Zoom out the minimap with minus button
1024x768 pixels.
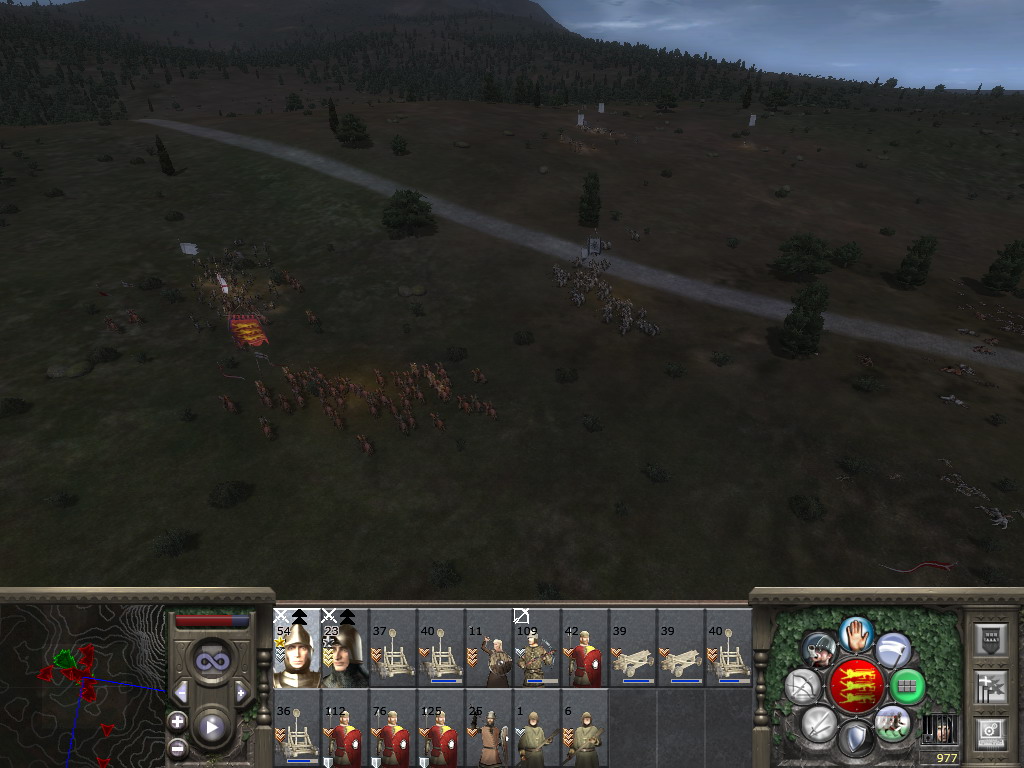pyautogui.click(x=177, y=747)
